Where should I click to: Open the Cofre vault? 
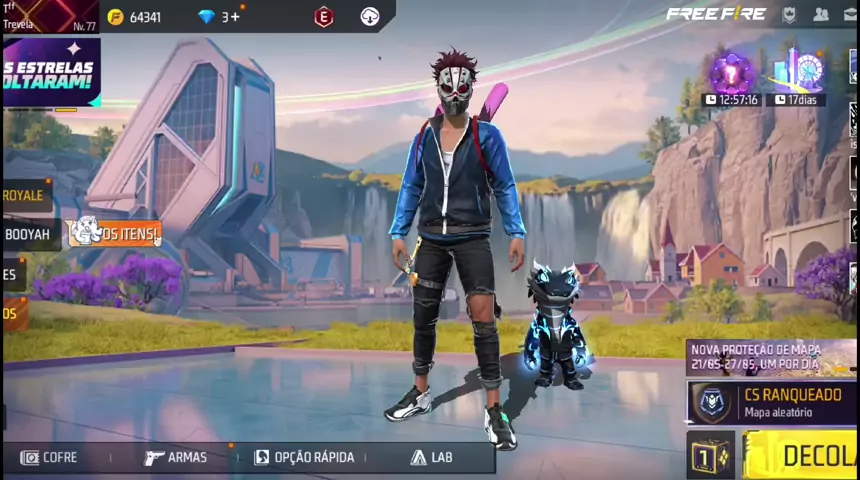point(50,457)
